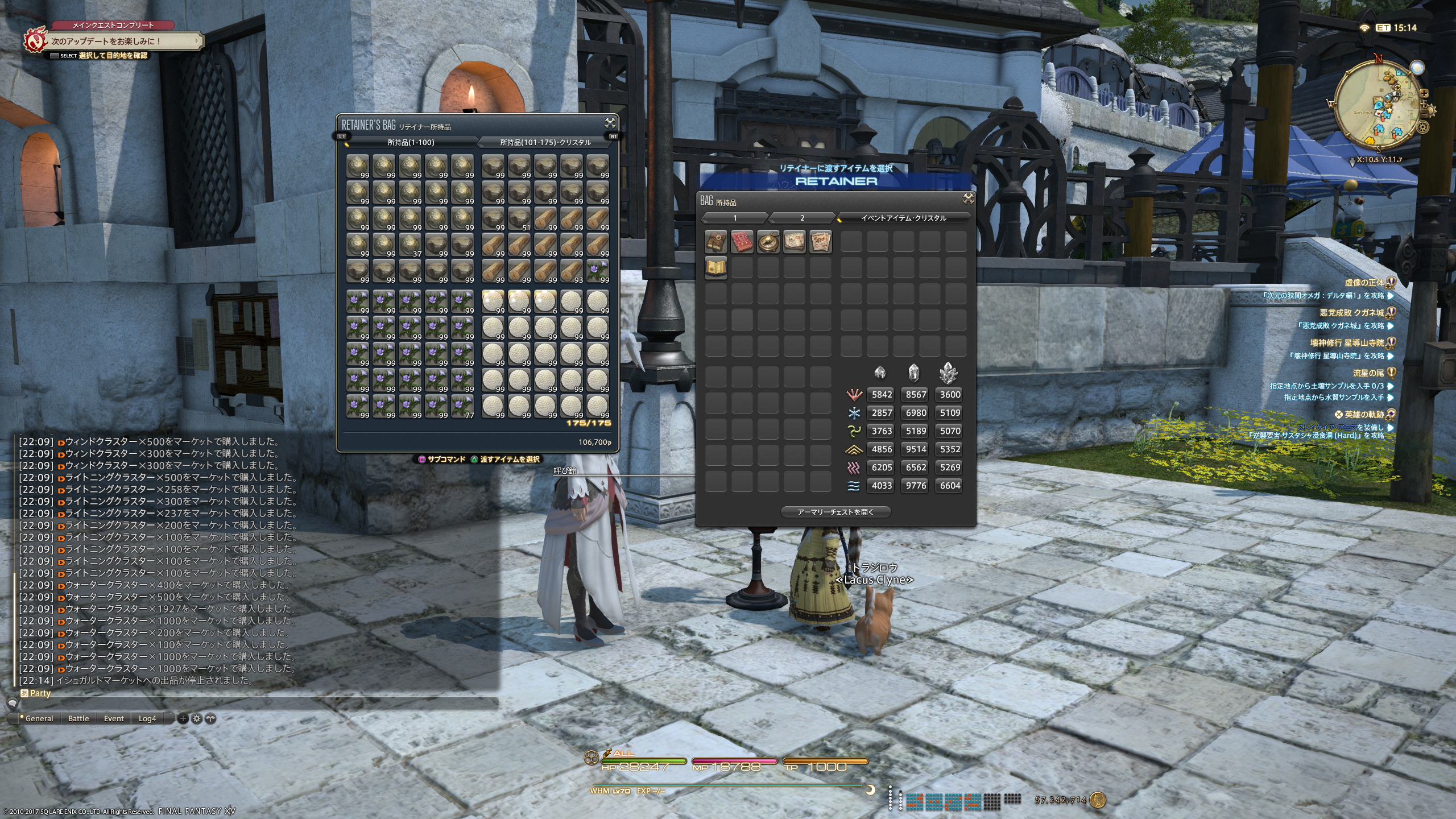Image resolution: width=1456 pixels, height=819 pixels.
Task: Open chat log settings gear
Action: (197, 718)
